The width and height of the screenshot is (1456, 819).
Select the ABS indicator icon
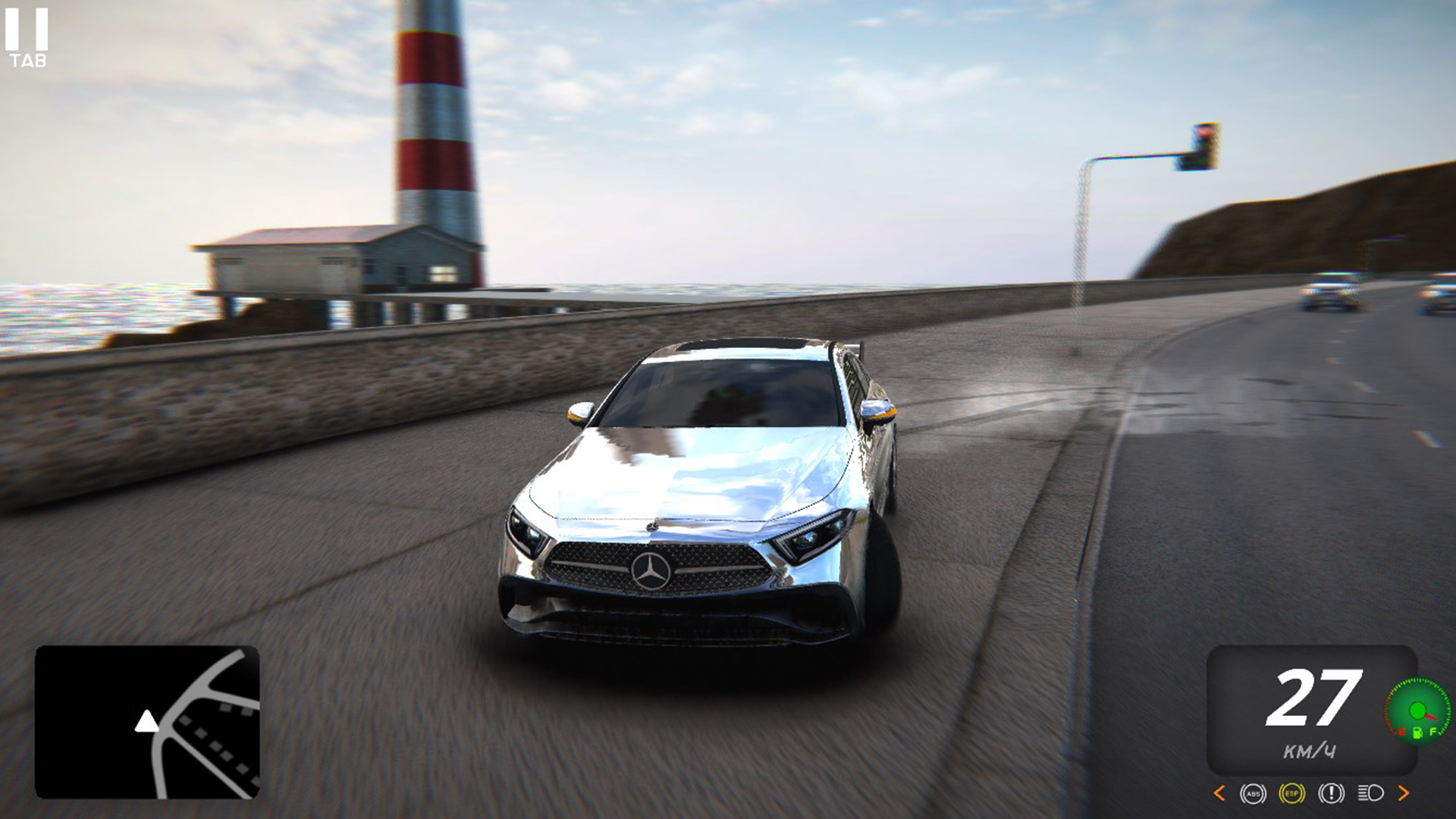click(x=1253, y=793)
